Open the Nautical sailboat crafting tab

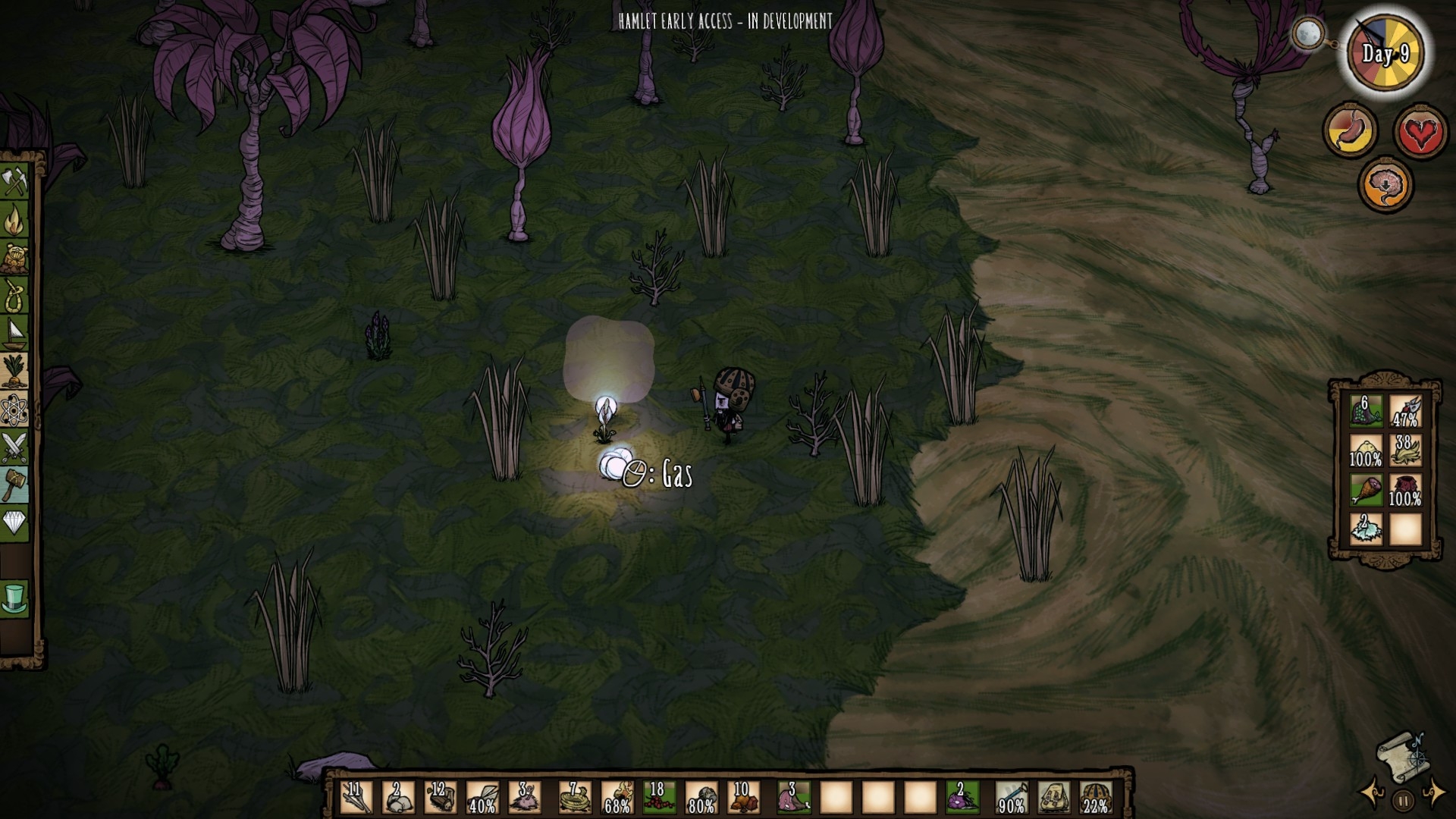tap(14, 332)
